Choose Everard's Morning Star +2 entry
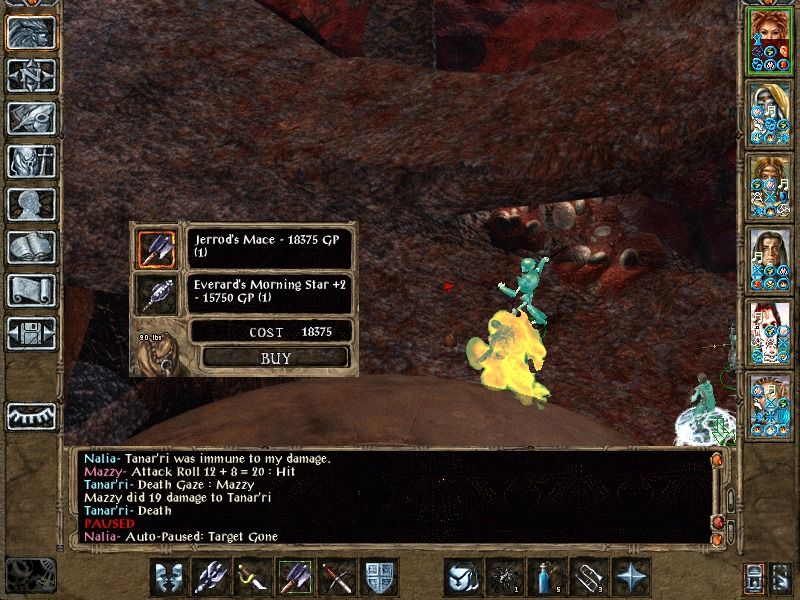Image resolution: width=800 pixels, height=600 pixels. (156, 294)
